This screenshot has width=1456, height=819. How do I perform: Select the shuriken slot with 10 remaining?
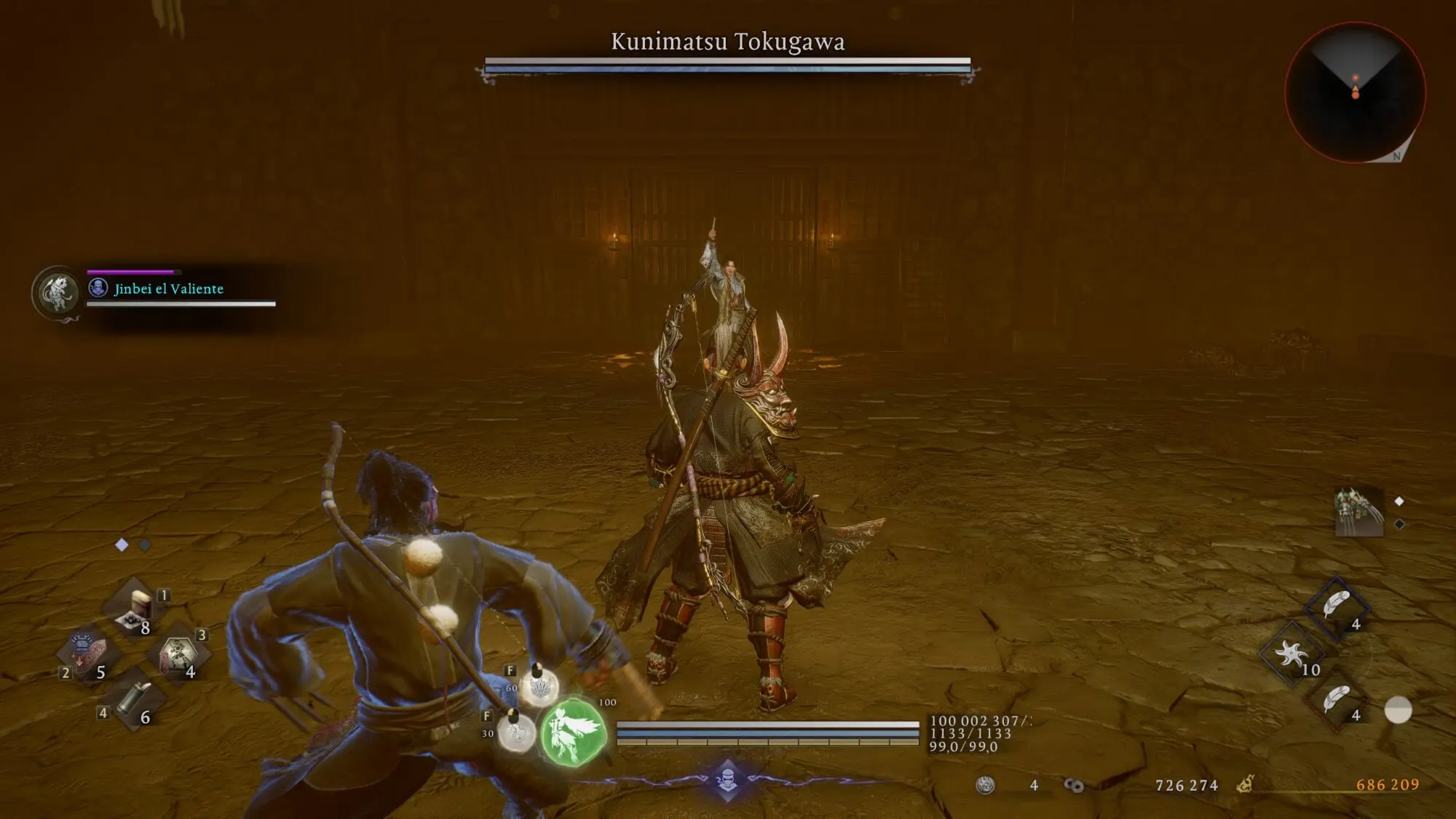click(x=1292, y=654)
